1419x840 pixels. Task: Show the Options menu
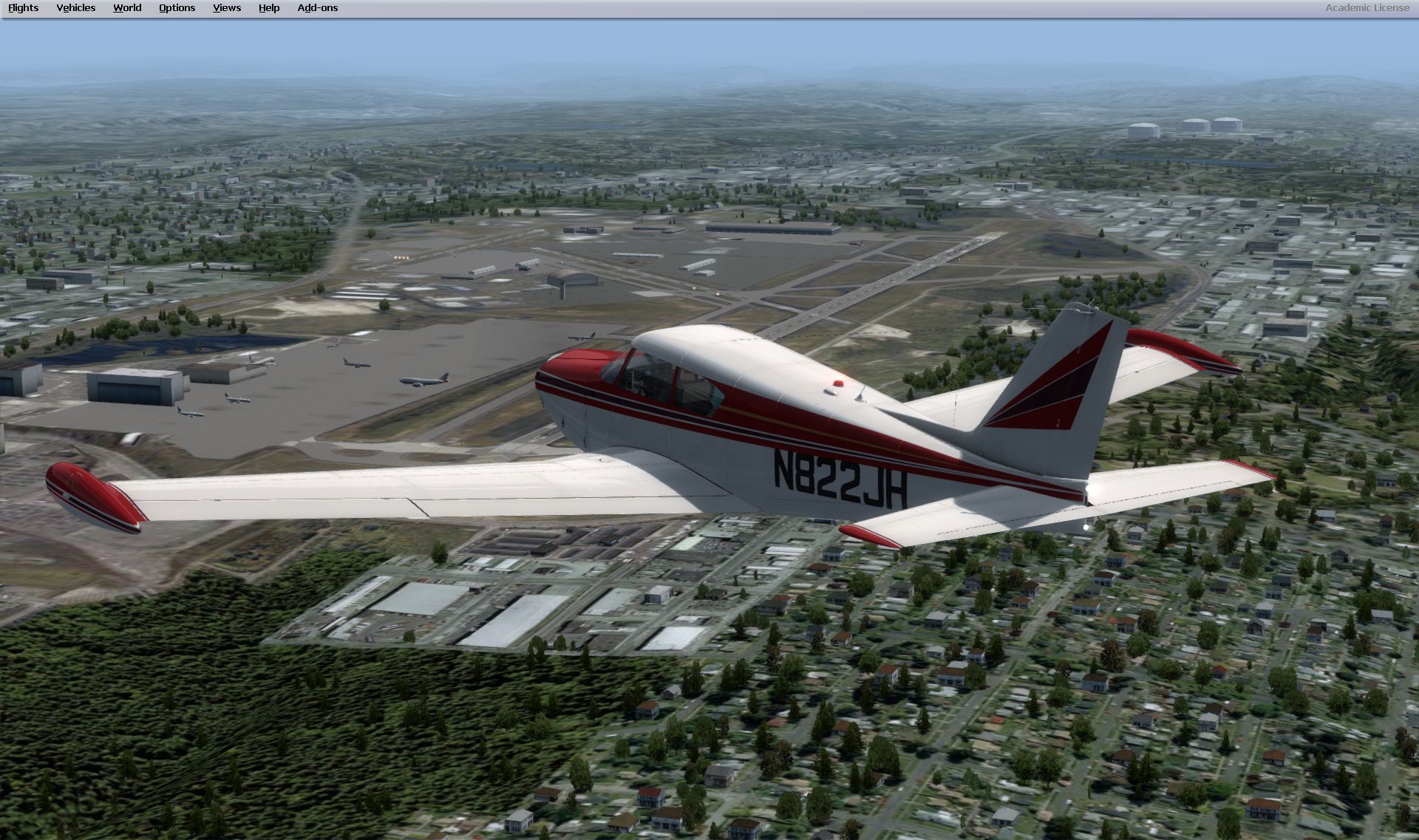pyautogui.click(x=177, y=8)
